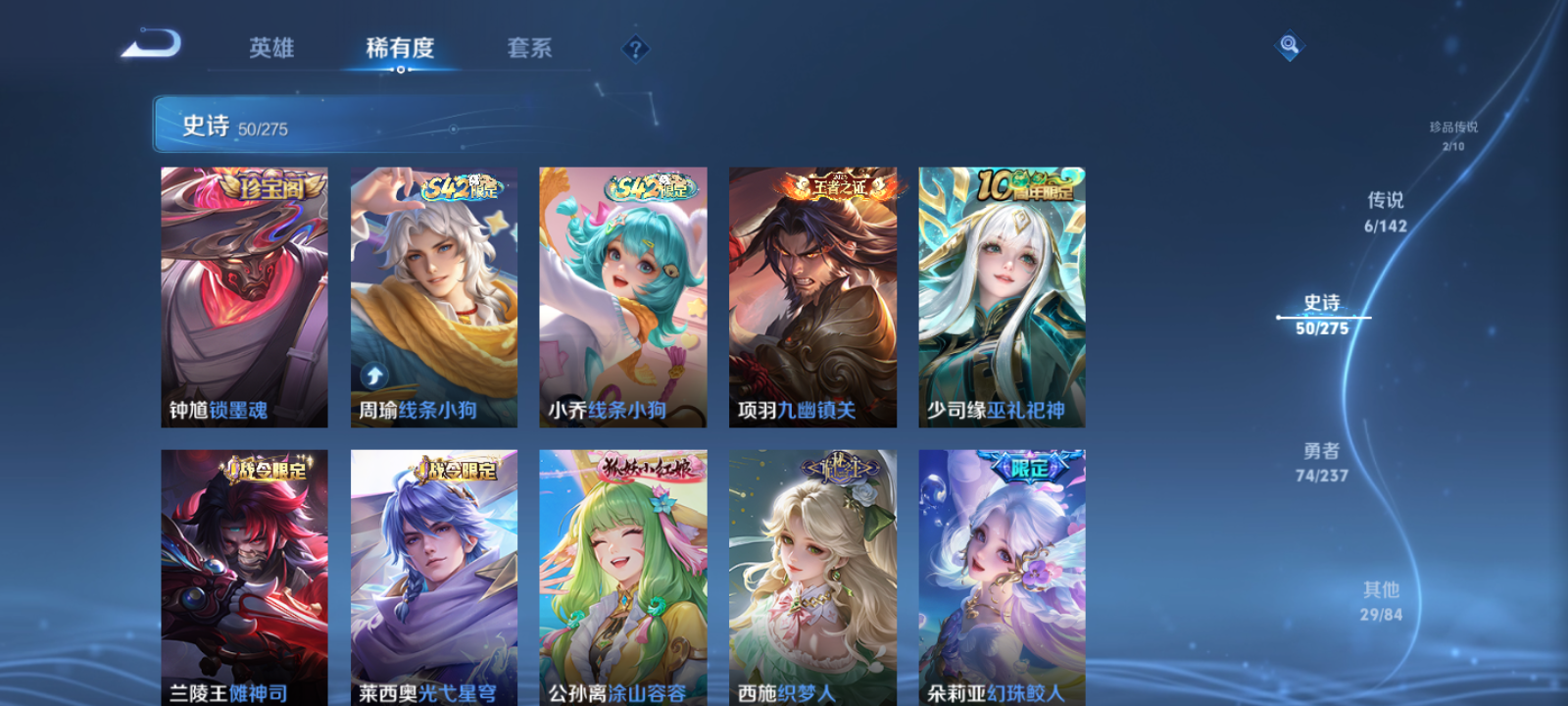Click 珍品传说 2/10 at sidebar top

1455,135
